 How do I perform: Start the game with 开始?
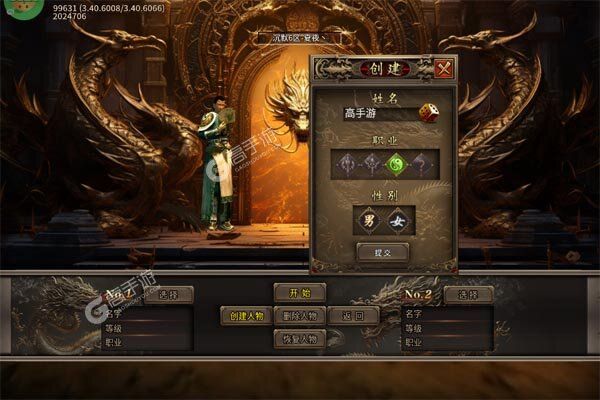pyautogui.click(x=300, y=293)
